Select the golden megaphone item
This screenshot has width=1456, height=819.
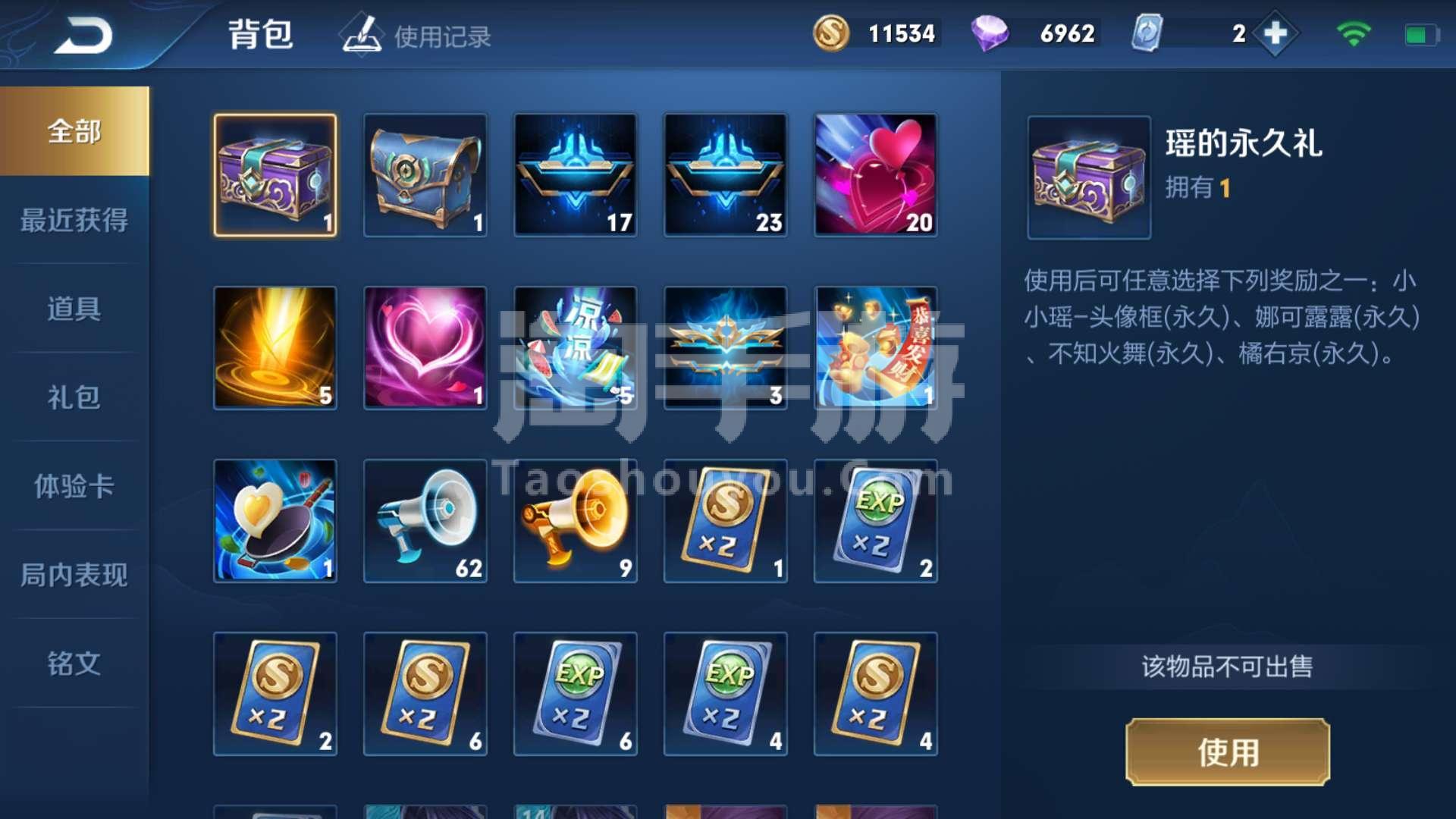575,520
